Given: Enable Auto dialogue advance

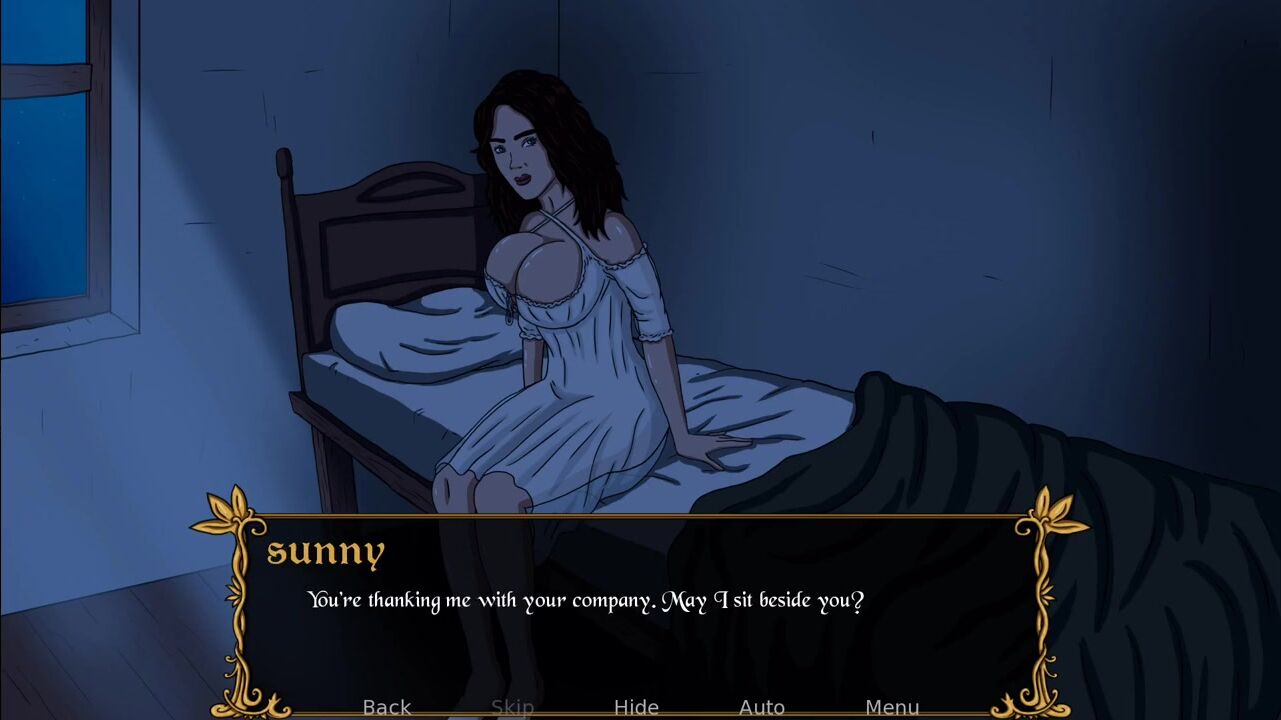Looking at the screenshot, I should coord(761,707).
